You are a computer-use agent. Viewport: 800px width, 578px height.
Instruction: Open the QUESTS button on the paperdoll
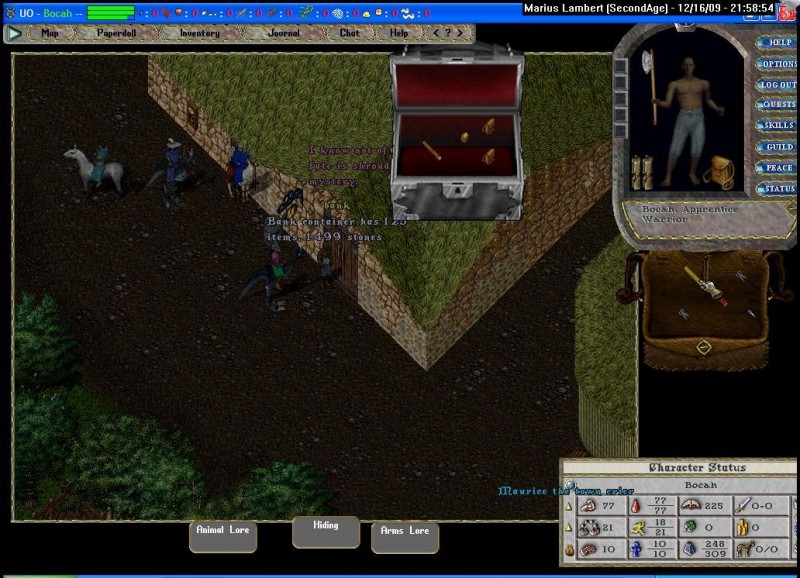point(777,105)
